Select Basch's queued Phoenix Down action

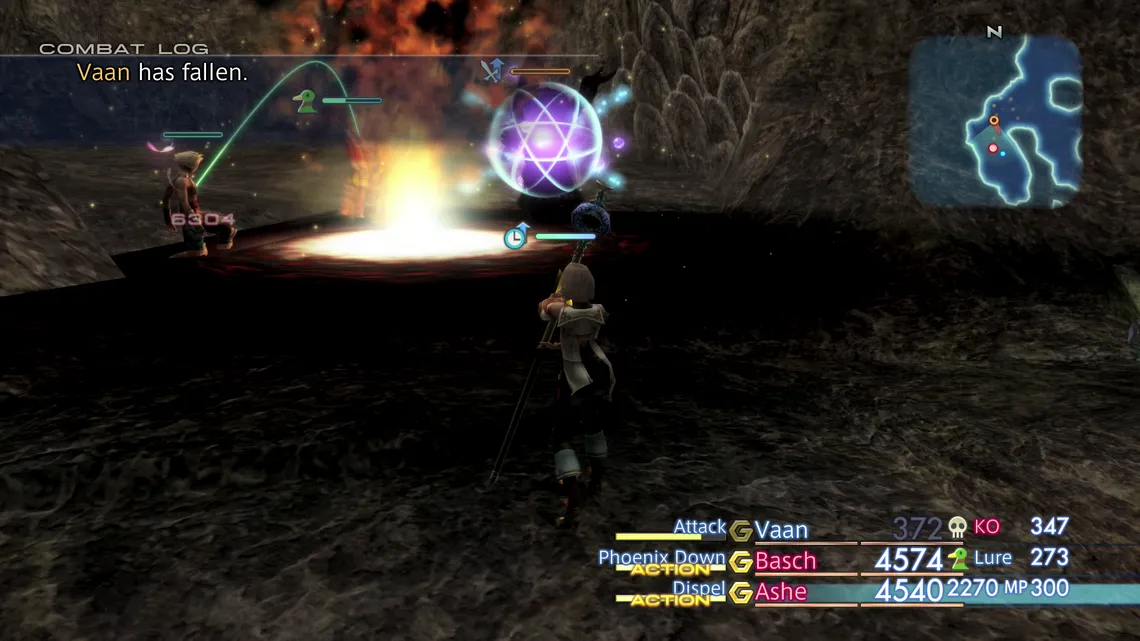click(x=661, y=558)
